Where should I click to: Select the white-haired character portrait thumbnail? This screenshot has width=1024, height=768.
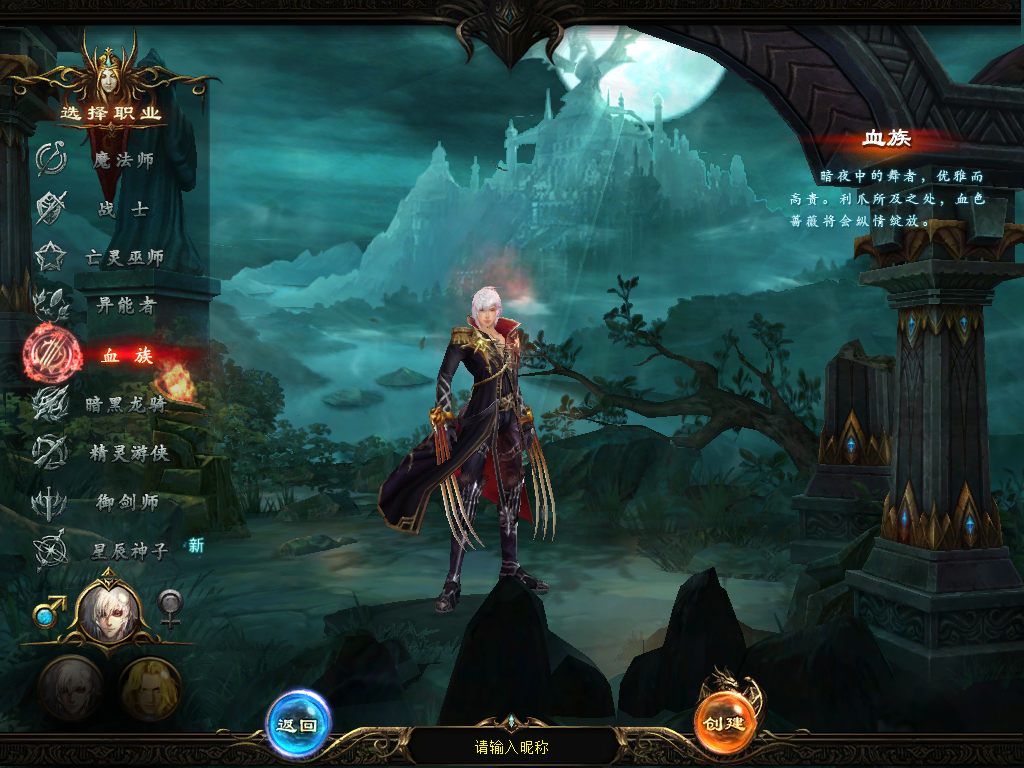(70, 689)
